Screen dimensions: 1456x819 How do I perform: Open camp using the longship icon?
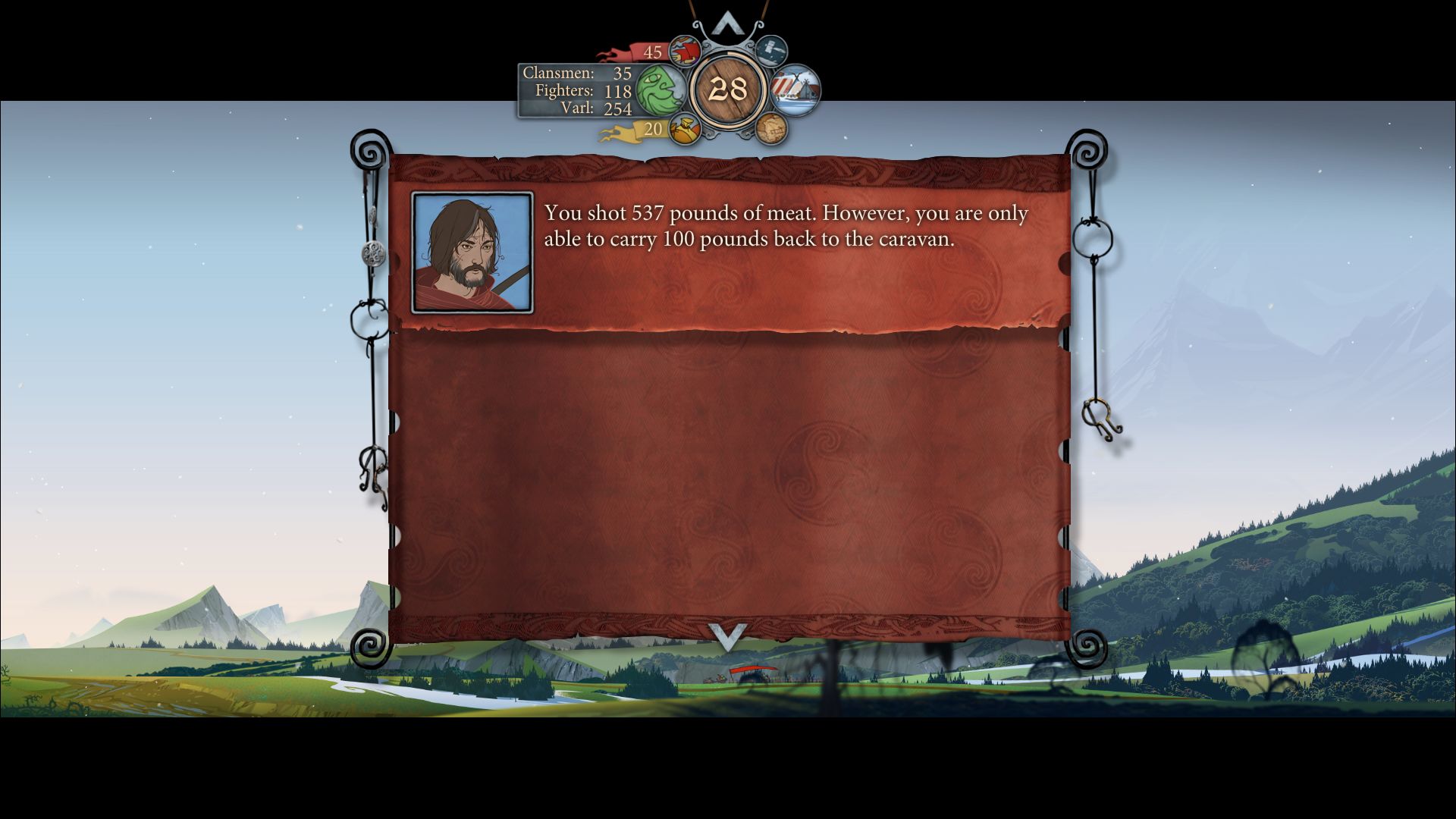tap(795, 93)
